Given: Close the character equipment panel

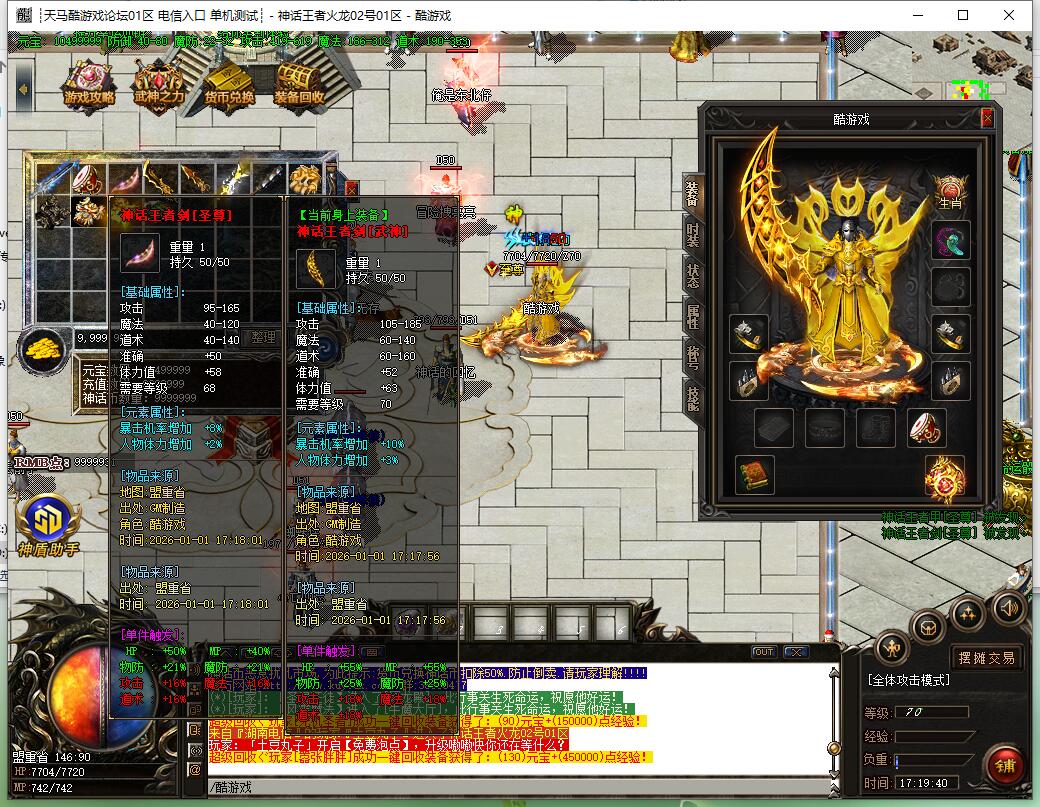Looking at the screenshot, I should click(x=987, y=118).
